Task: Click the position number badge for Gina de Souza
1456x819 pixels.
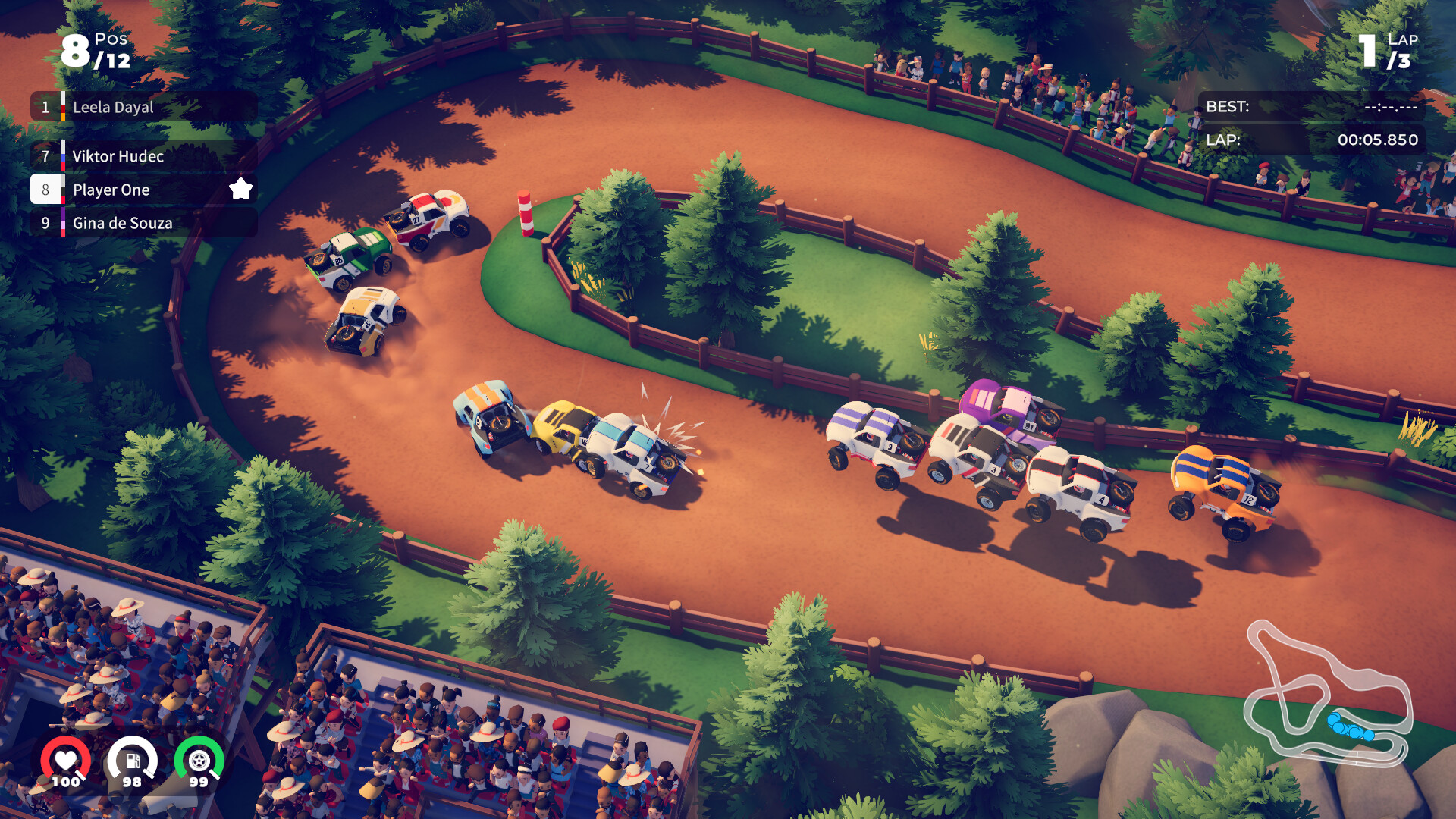Action: (x=47, y=223)
